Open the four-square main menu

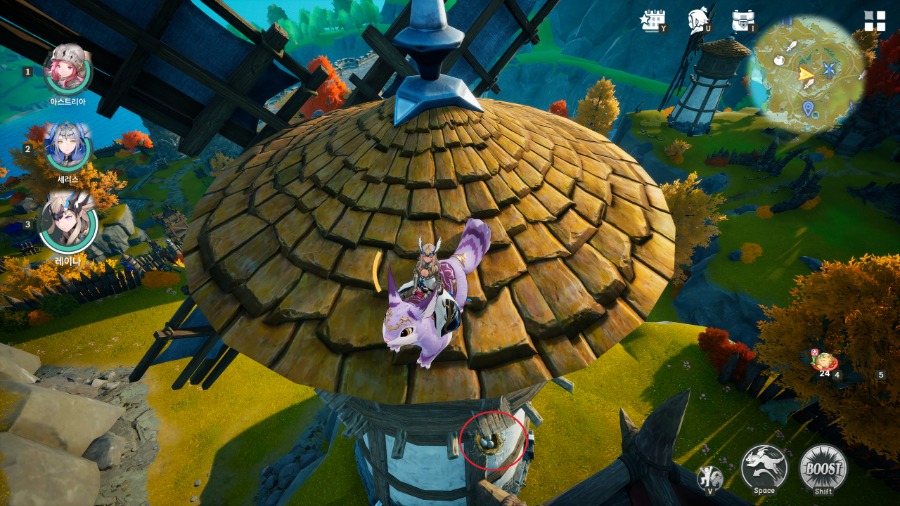click(x=875, y=21)
